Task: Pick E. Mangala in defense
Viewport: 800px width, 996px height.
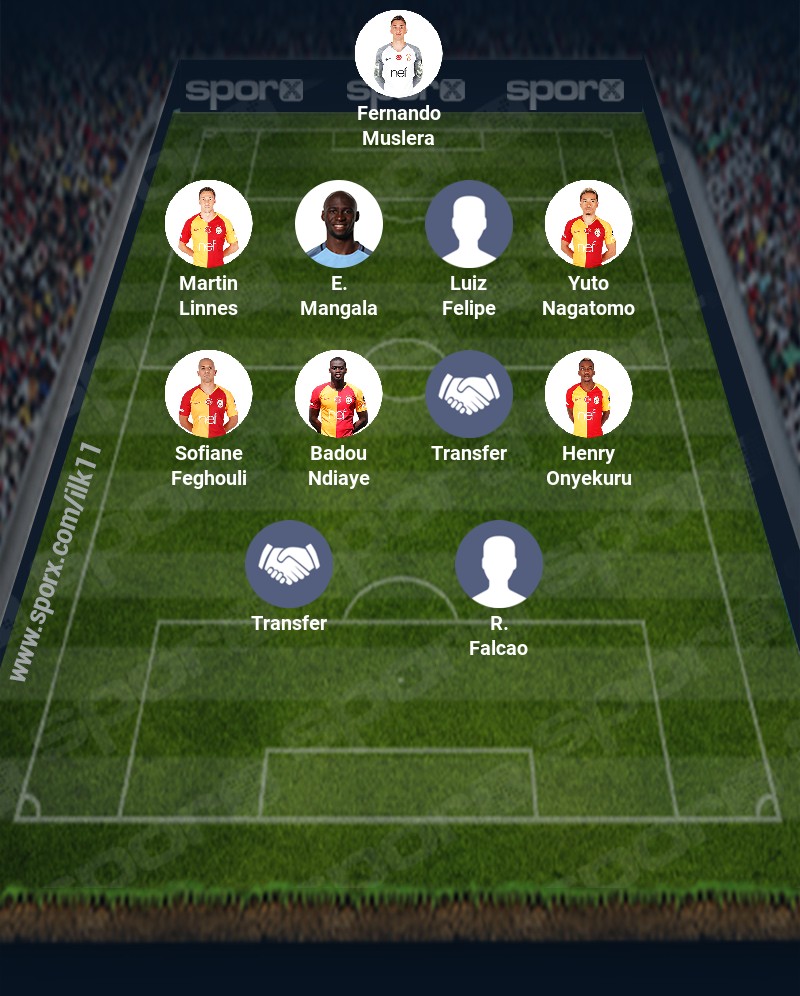Action: coord(339,224)
